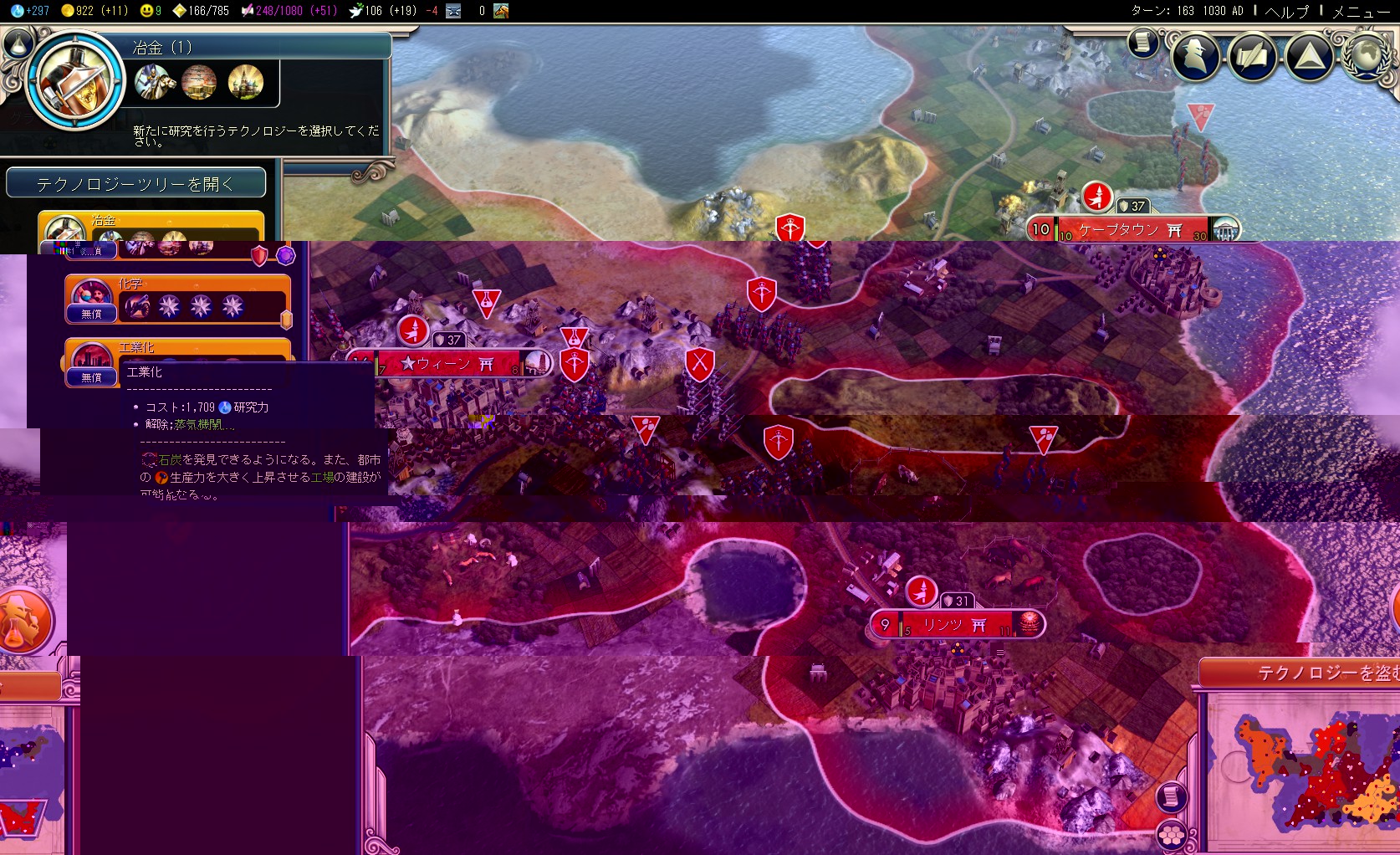Image resolution: width=1400 pixels, height=855 pixels.
Task: Open the small scroll info menu top-right
Action: [1142, 42]
